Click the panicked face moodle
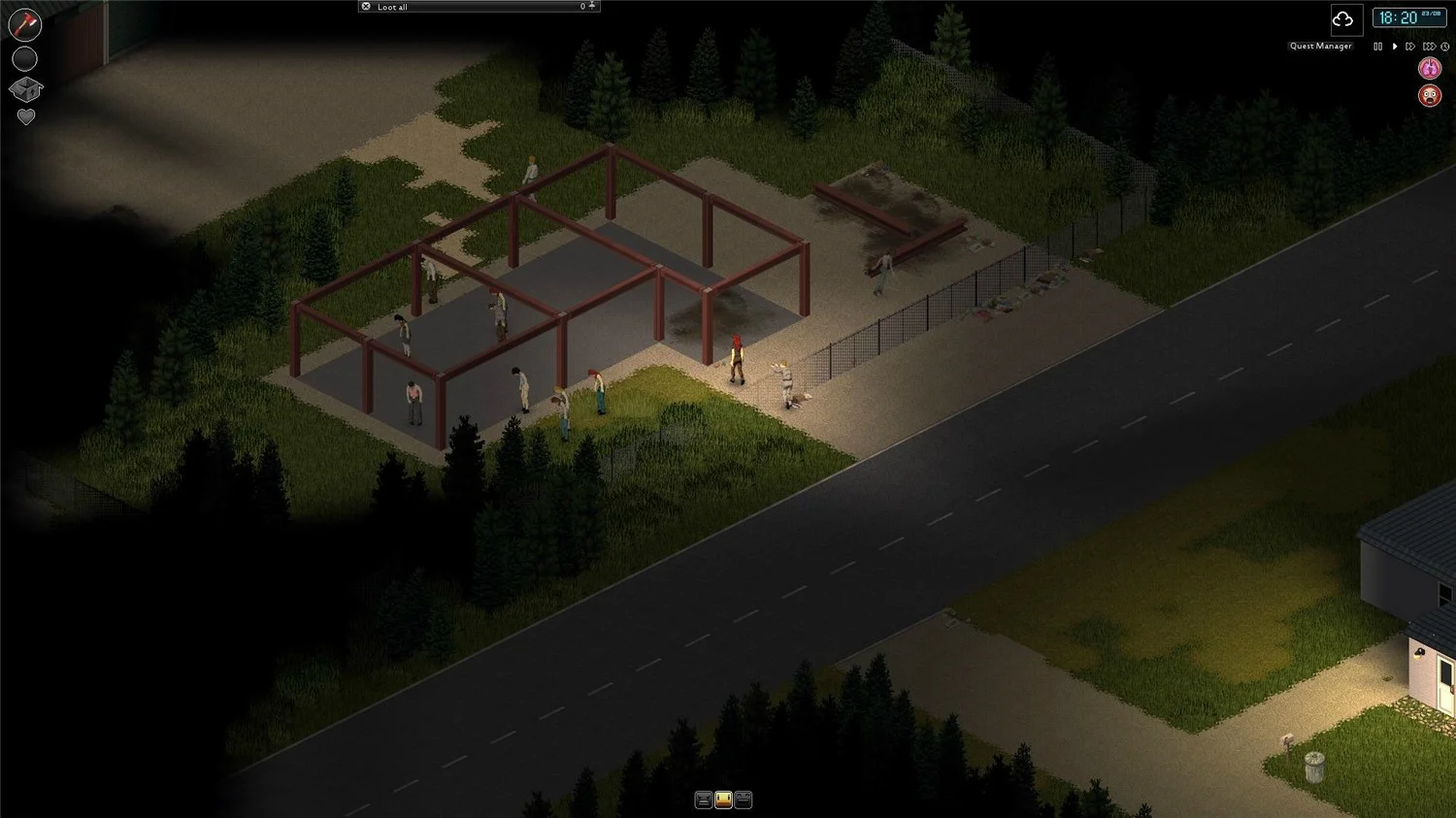 pyautogui.click(x=1430, y=95)
